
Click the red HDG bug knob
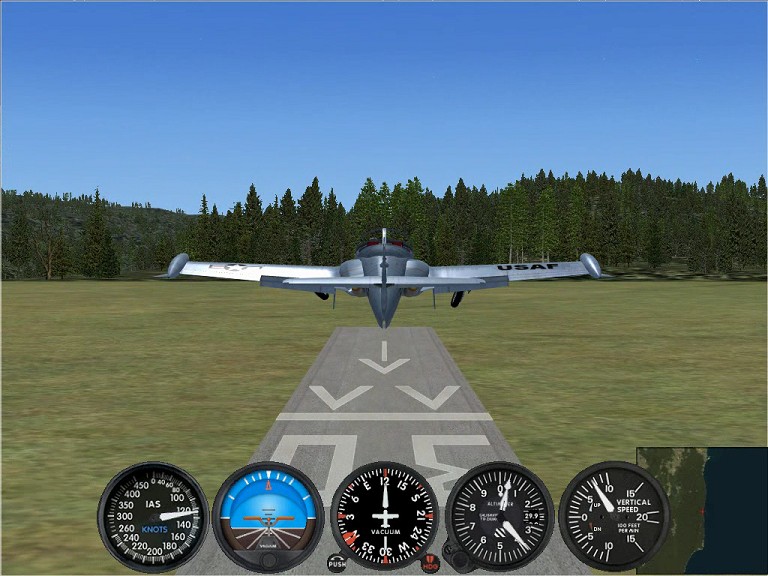(x=430, y=564)
